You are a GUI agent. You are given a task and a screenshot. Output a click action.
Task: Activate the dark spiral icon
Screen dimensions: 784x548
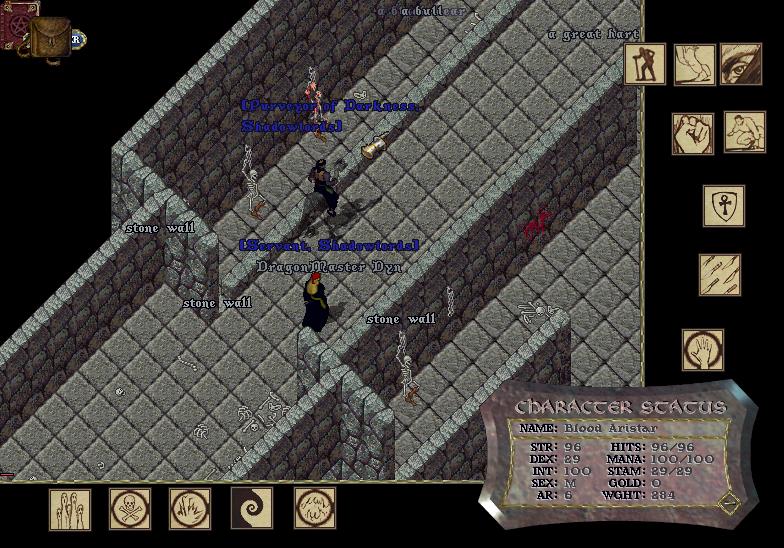(251, 509)
